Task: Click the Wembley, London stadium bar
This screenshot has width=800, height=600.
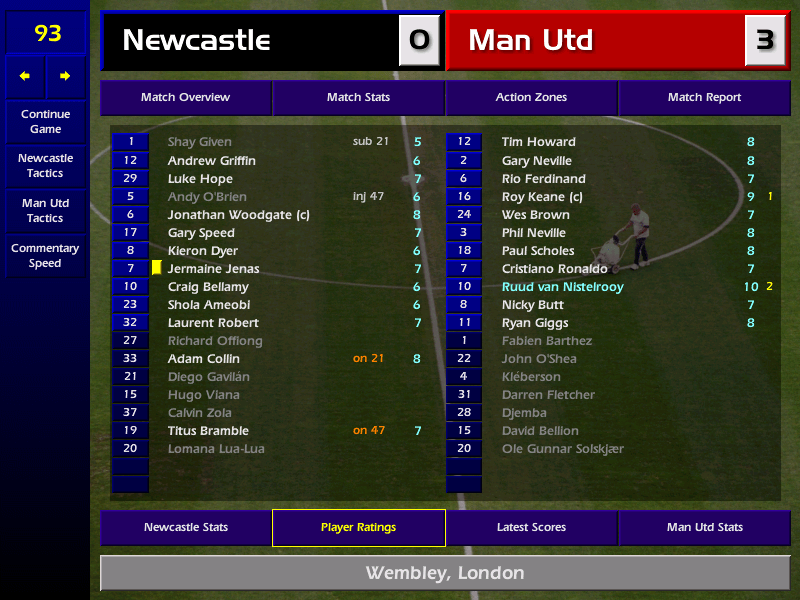Action: [x=444, y=573]
